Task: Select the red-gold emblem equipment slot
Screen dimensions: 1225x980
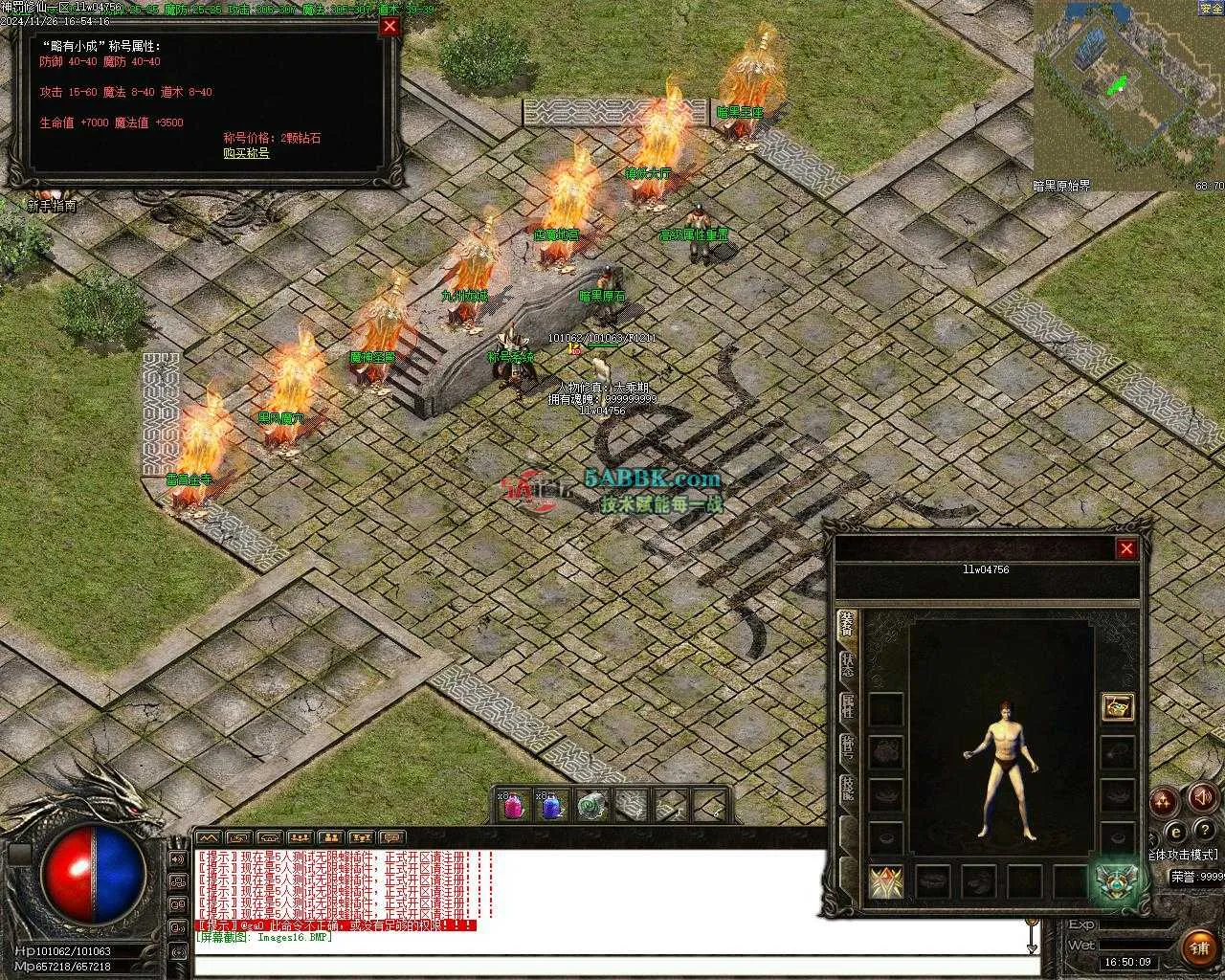Action: point(885,882)
